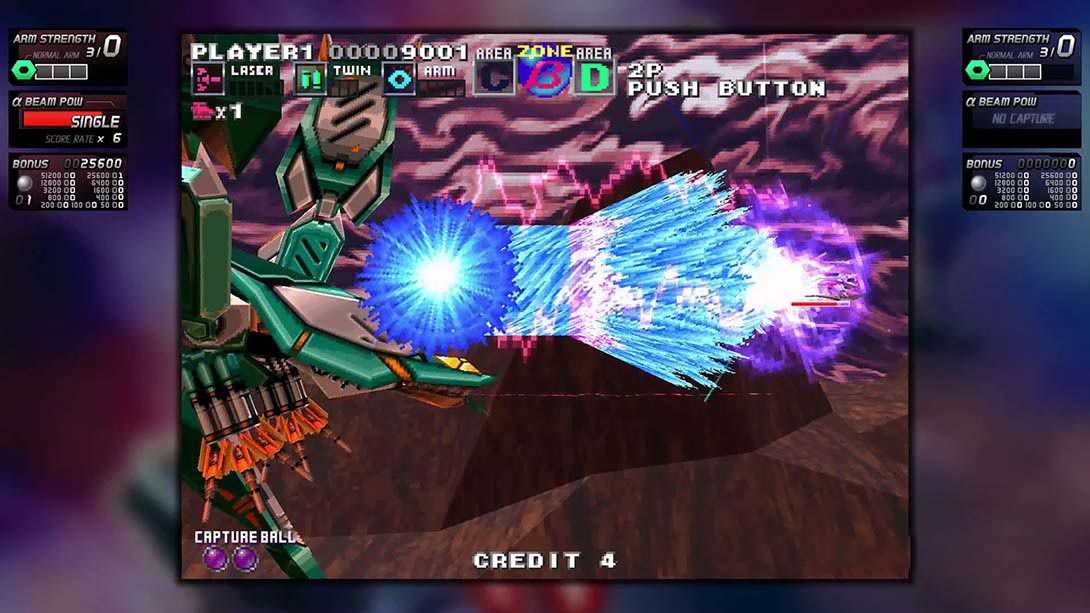
Task: Click the purple Capture Ball icons
Action: tap(231, 558)
